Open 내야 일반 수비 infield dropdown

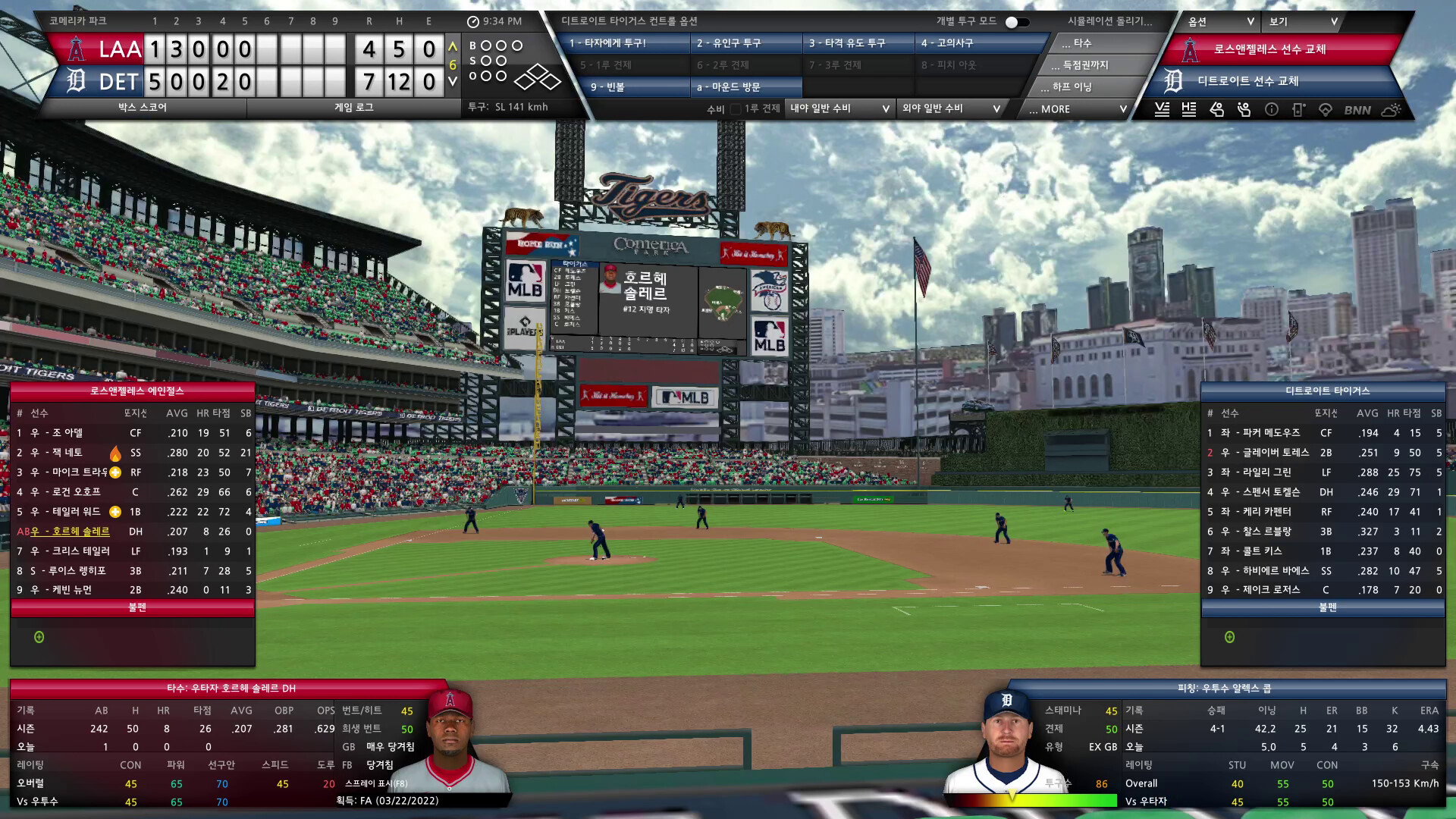tap(839, 108)
